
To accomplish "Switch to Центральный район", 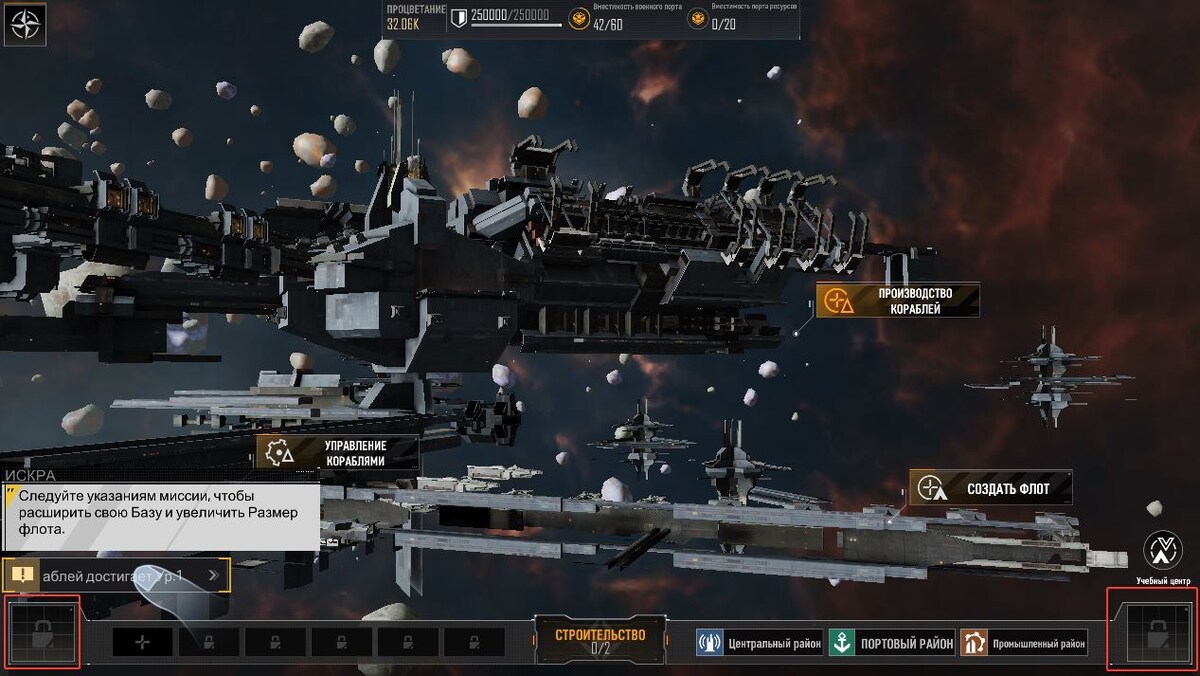I will [760, 643].
